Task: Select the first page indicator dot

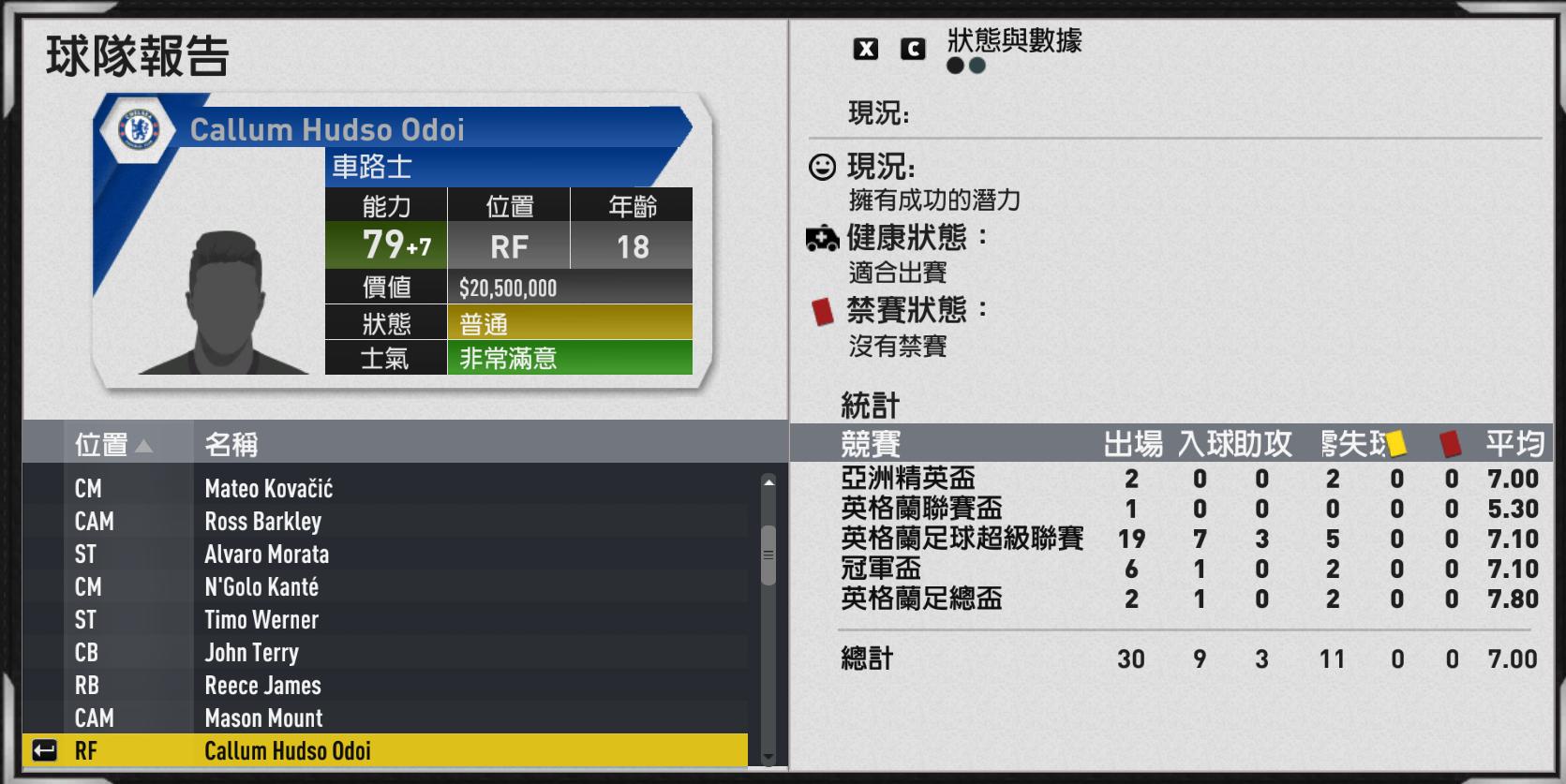Action: [953, 66]
